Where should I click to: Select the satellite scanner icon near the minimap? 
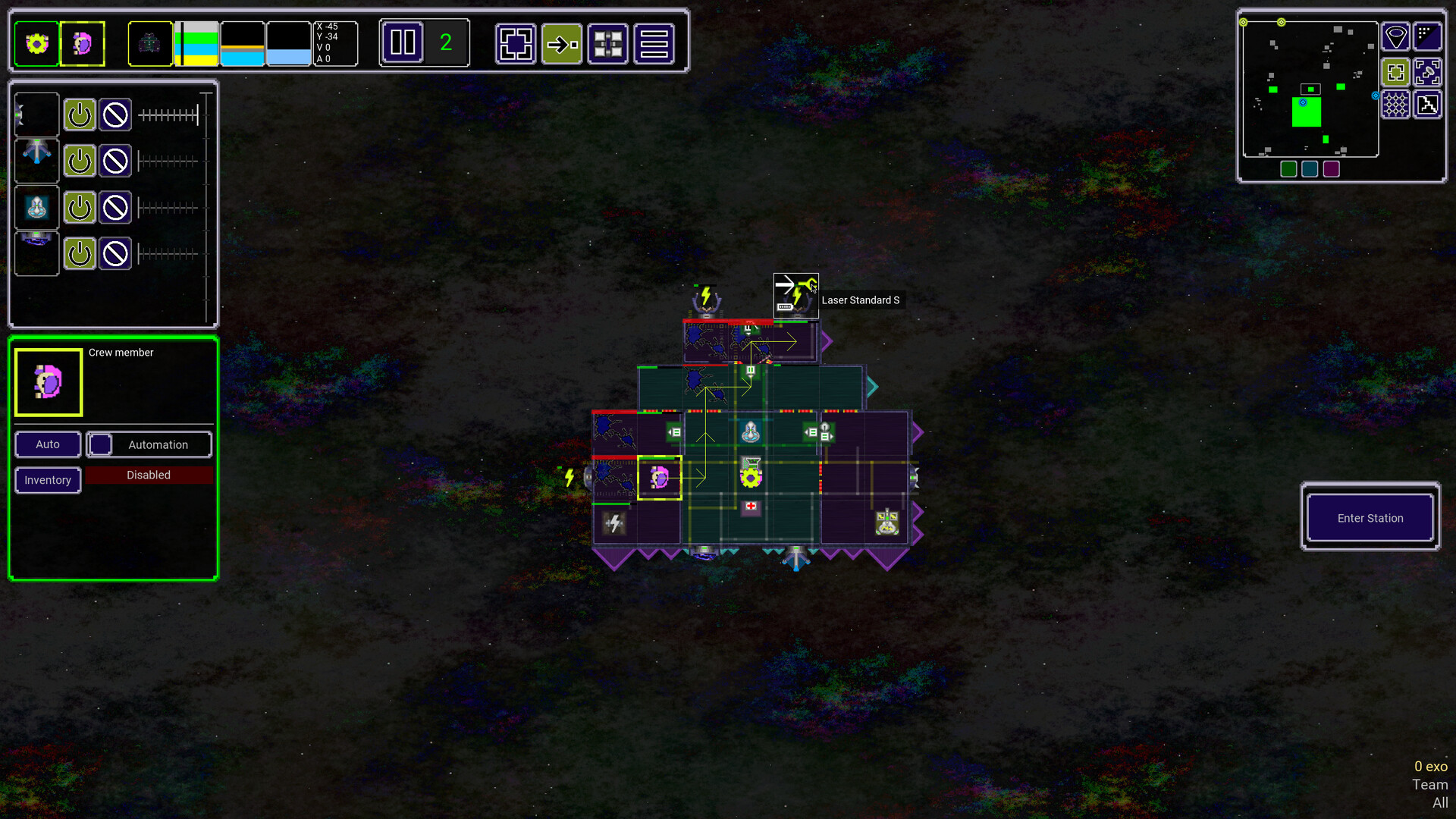pos(1428,72)
